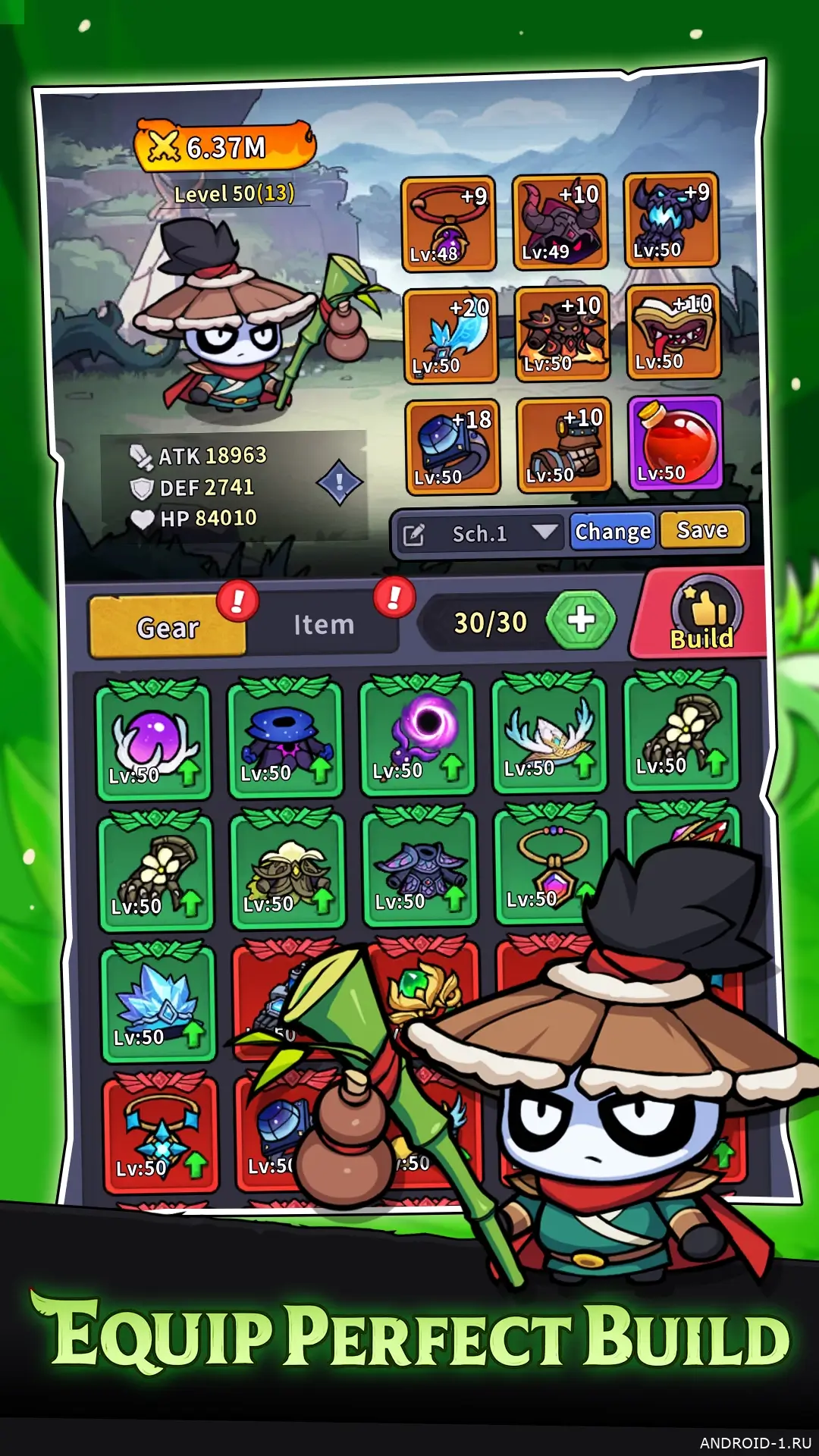Open the Sch.1 scheme dropdown

[544, 532]
